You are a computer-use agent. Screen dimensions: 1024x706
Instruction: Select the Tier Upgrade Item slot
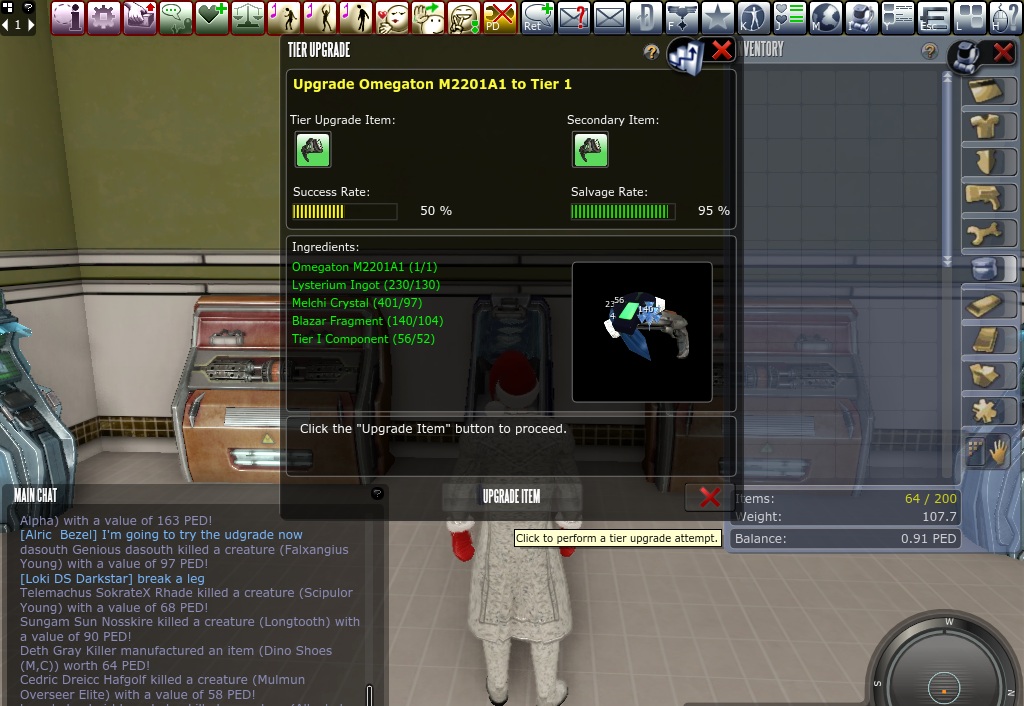coord(312,150)
